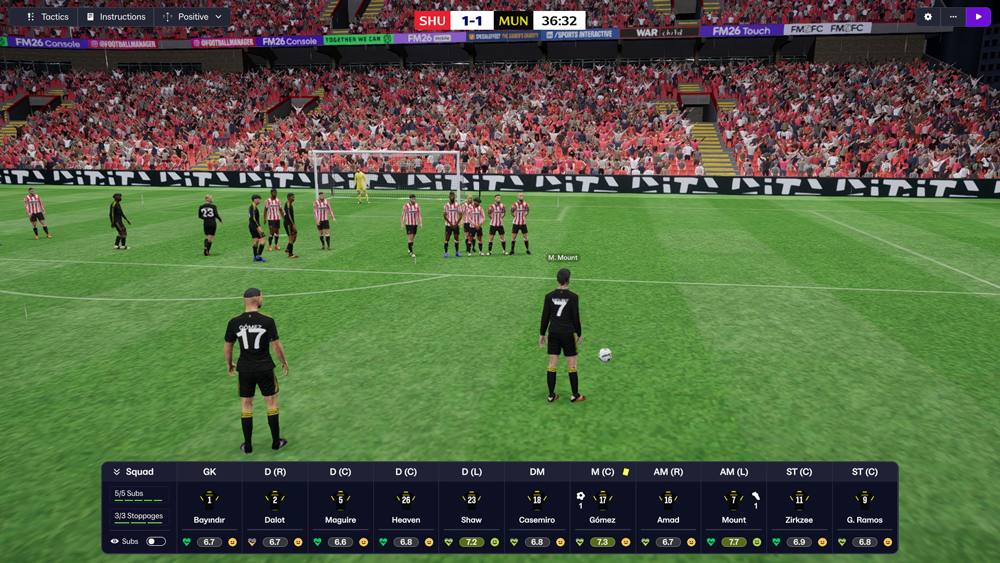The image size is (1000, 563).
Task: Select Amad's player card
Action: coord(668,508)
